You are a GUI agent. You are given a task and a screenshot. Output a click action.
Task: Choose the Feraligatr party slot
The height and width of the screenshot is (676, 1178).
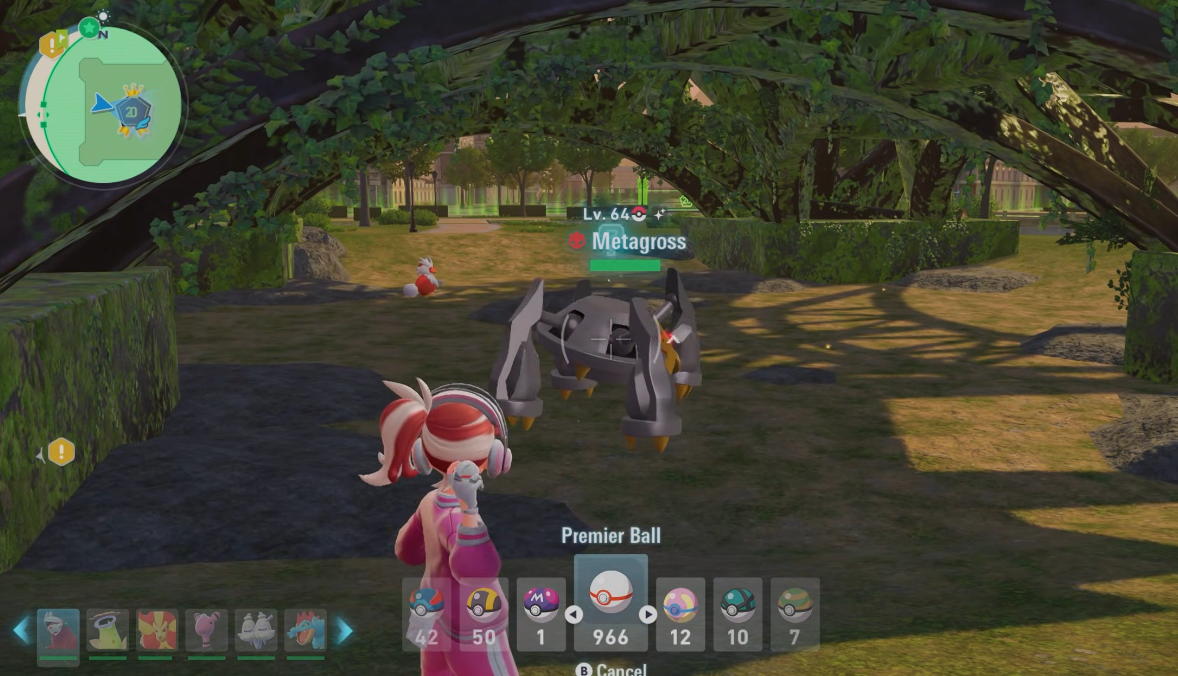coord(305,632)
